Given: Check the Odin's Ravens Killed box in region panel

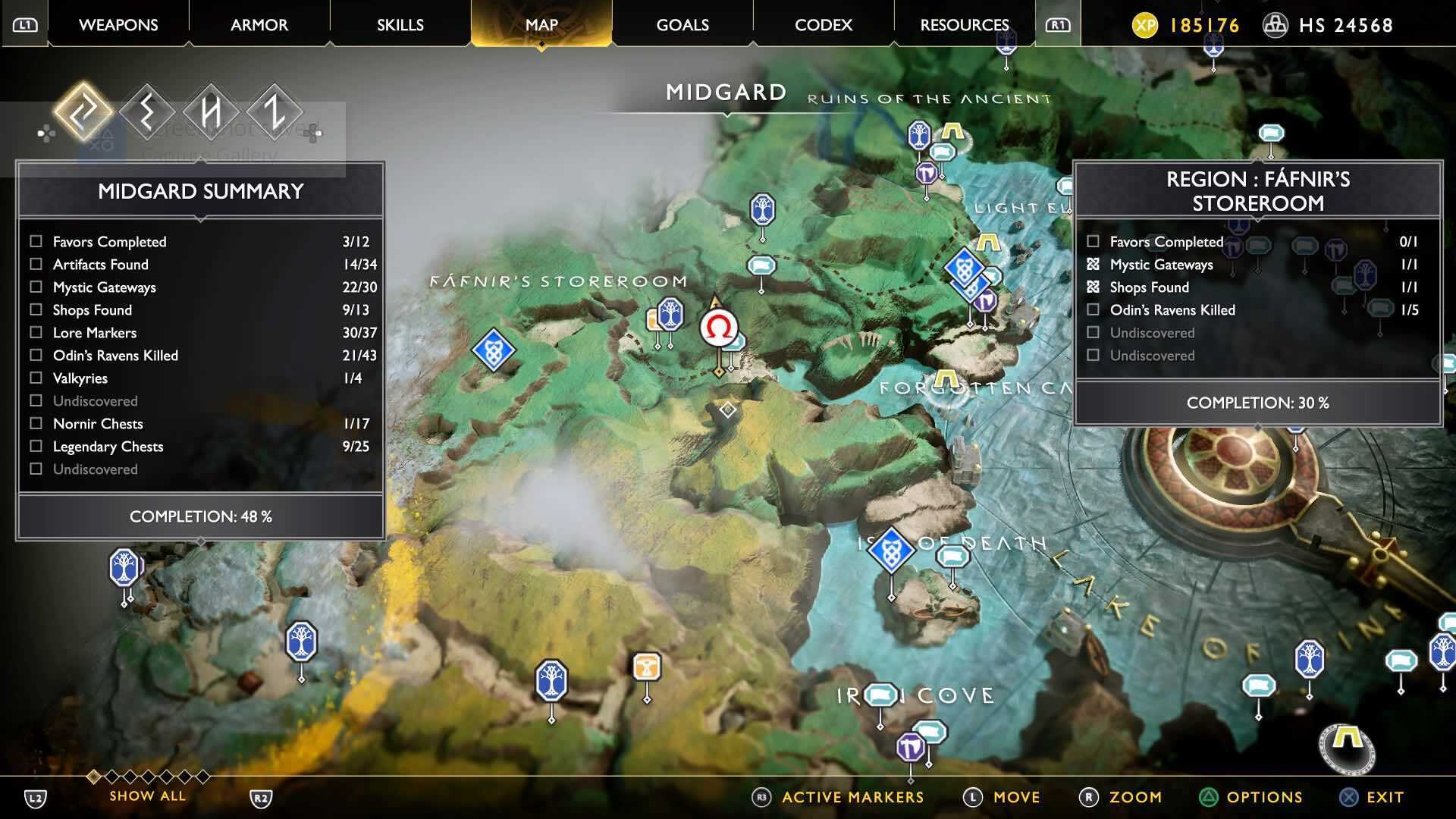Looking at the screenshot, I should (1093, 309).
